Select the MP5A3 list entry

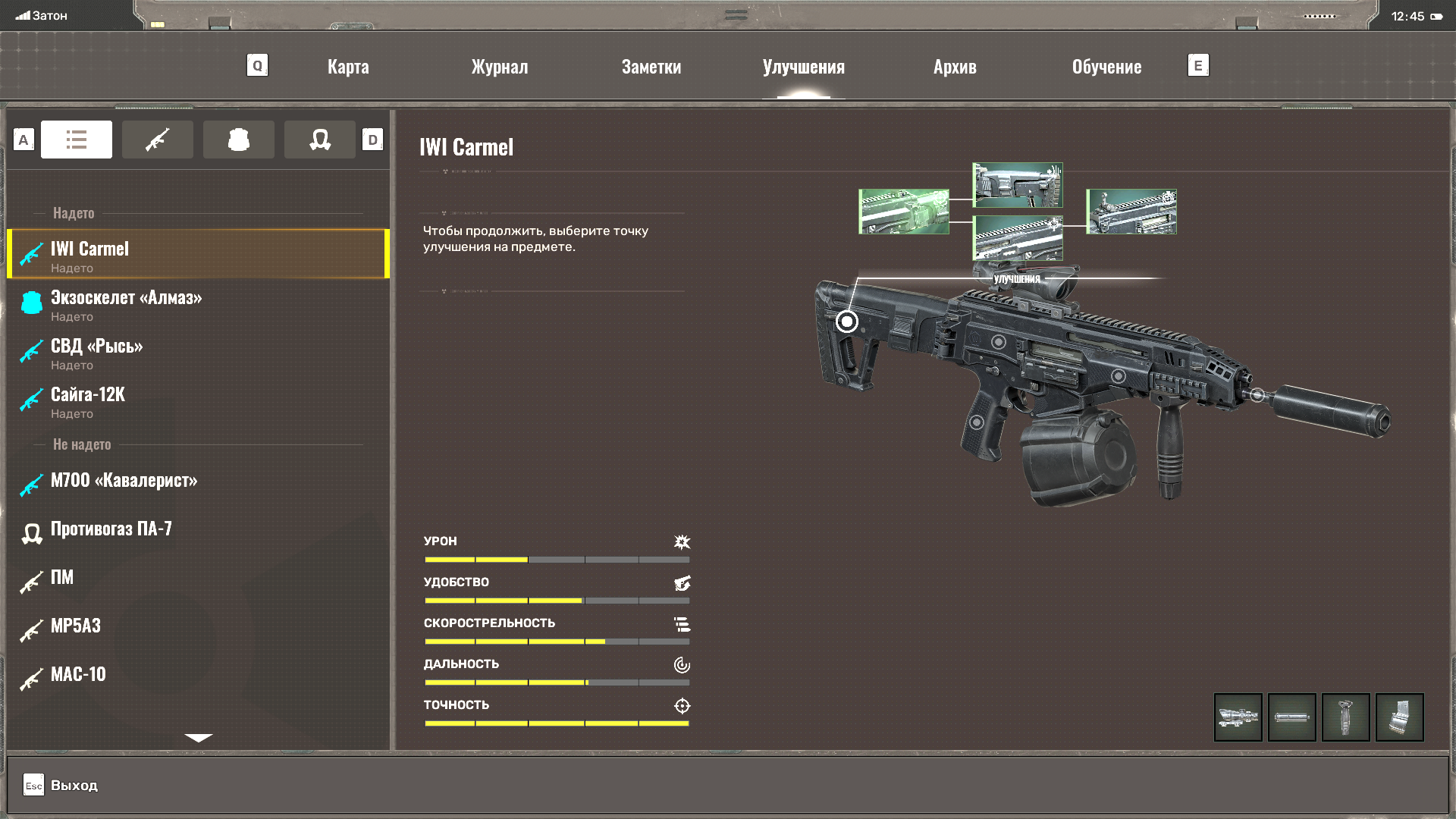(x=76, y=626)
